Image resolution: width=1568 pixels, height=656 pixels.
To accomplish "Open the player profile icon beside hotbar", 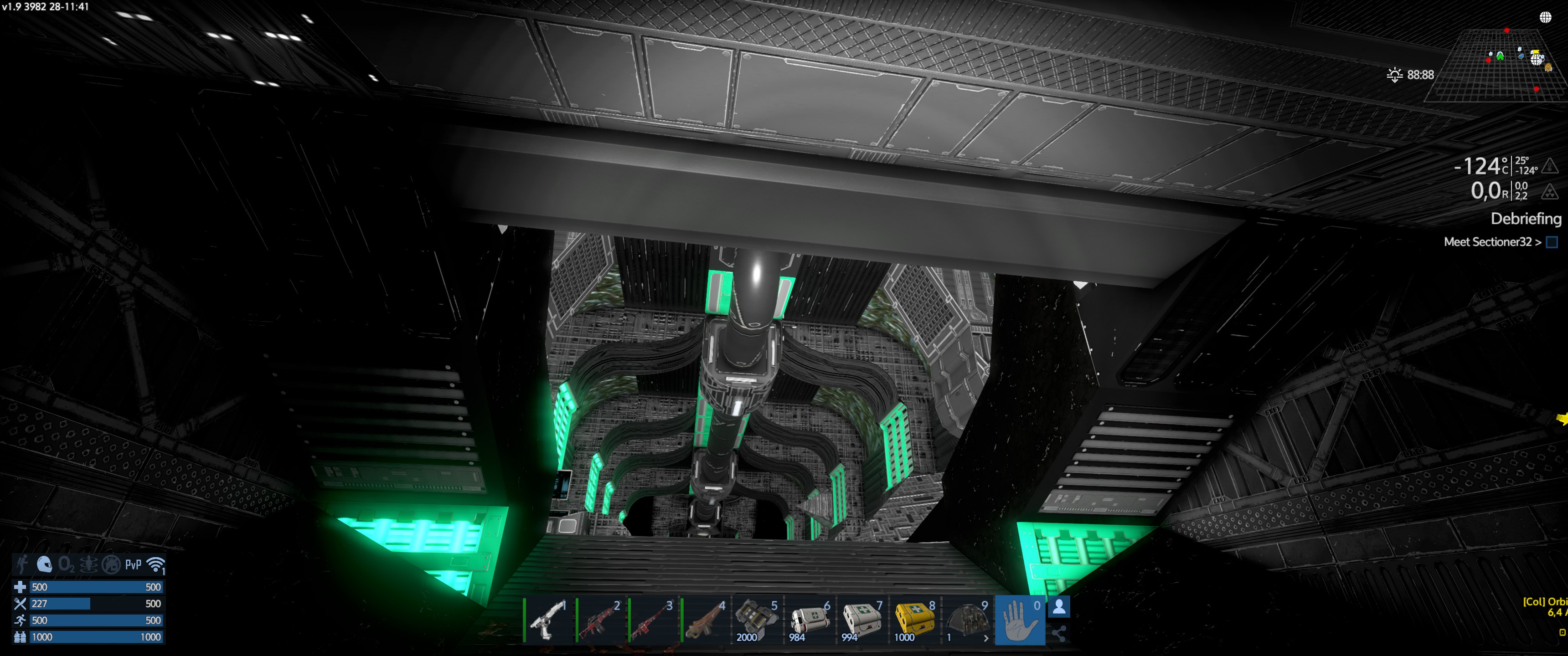I will point(1059,607).
